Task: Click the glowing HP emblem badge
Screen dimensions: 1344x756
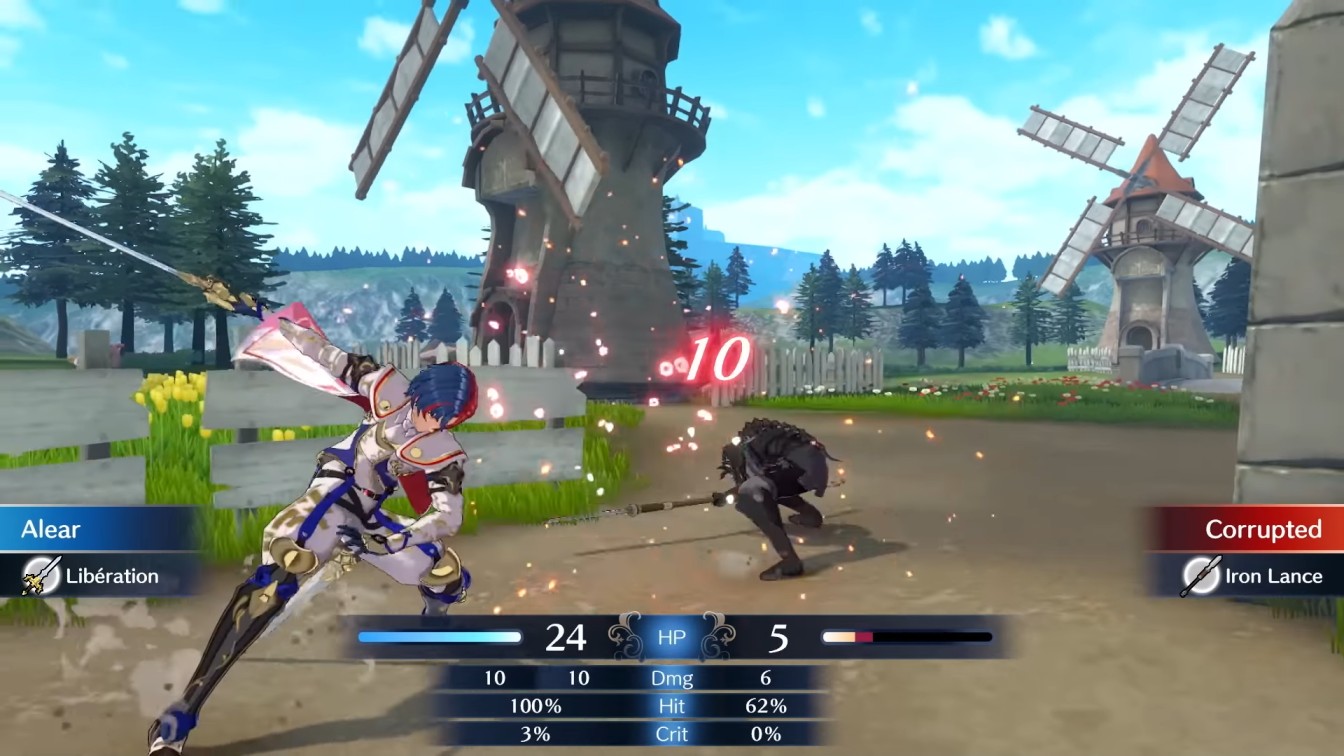Action: 672,635
